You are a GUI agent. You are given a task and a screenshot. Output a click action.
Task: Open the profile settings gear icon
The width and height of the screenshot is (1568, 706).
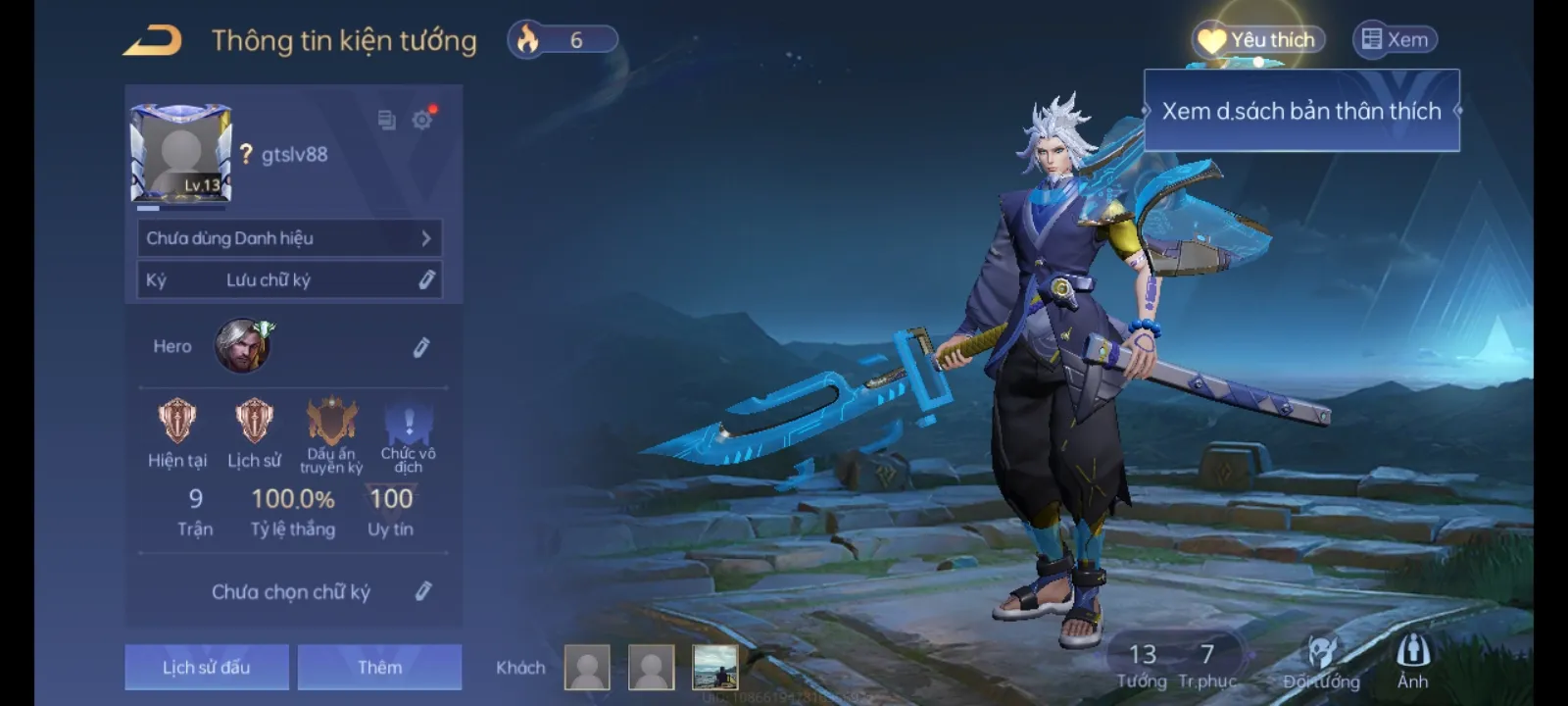[422, 120]
